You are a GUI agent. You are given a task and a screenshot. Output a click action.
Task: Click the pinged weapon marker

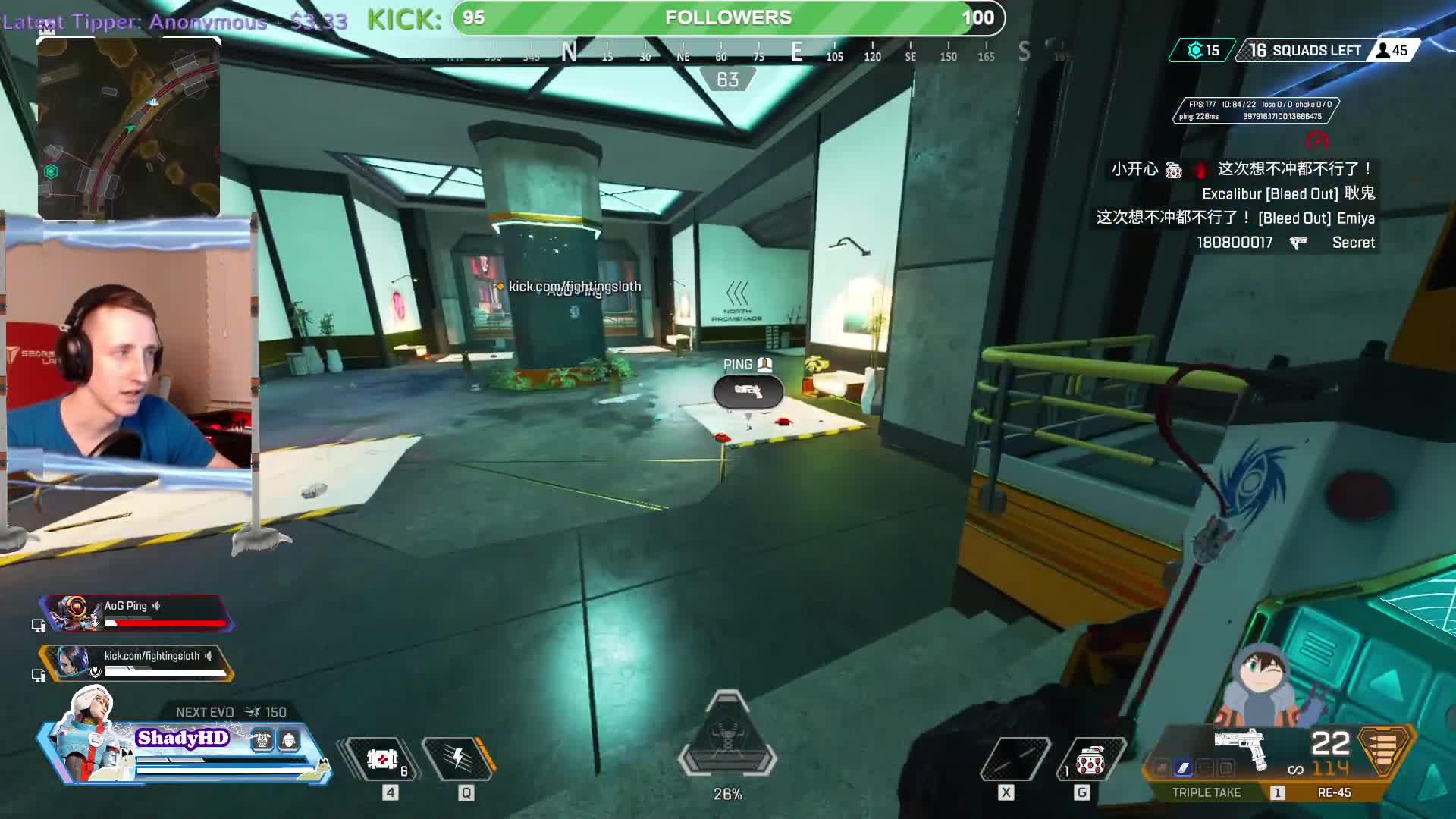748,391
